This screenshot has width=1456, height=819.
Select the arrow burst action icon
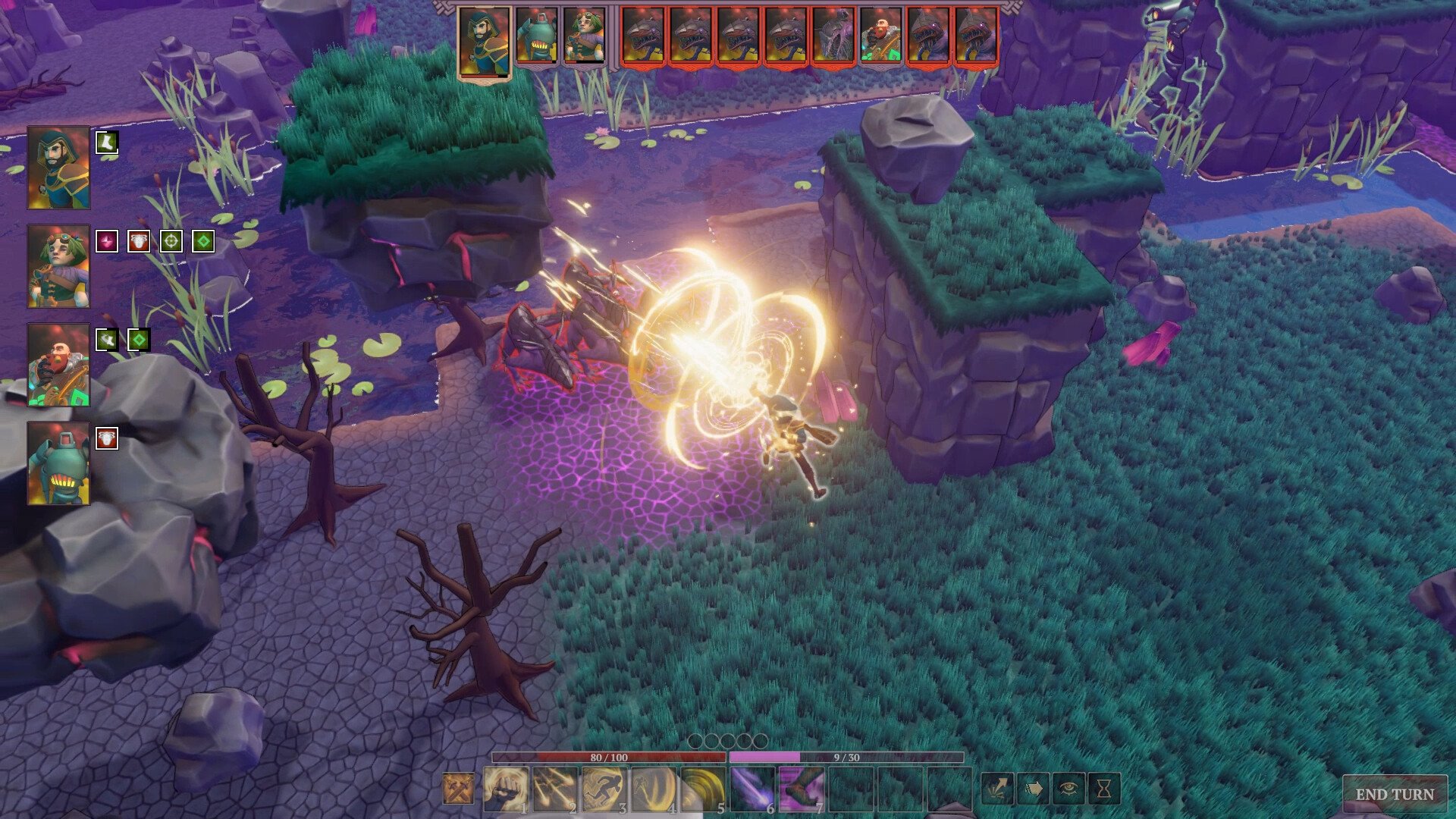tap(998, 789)
